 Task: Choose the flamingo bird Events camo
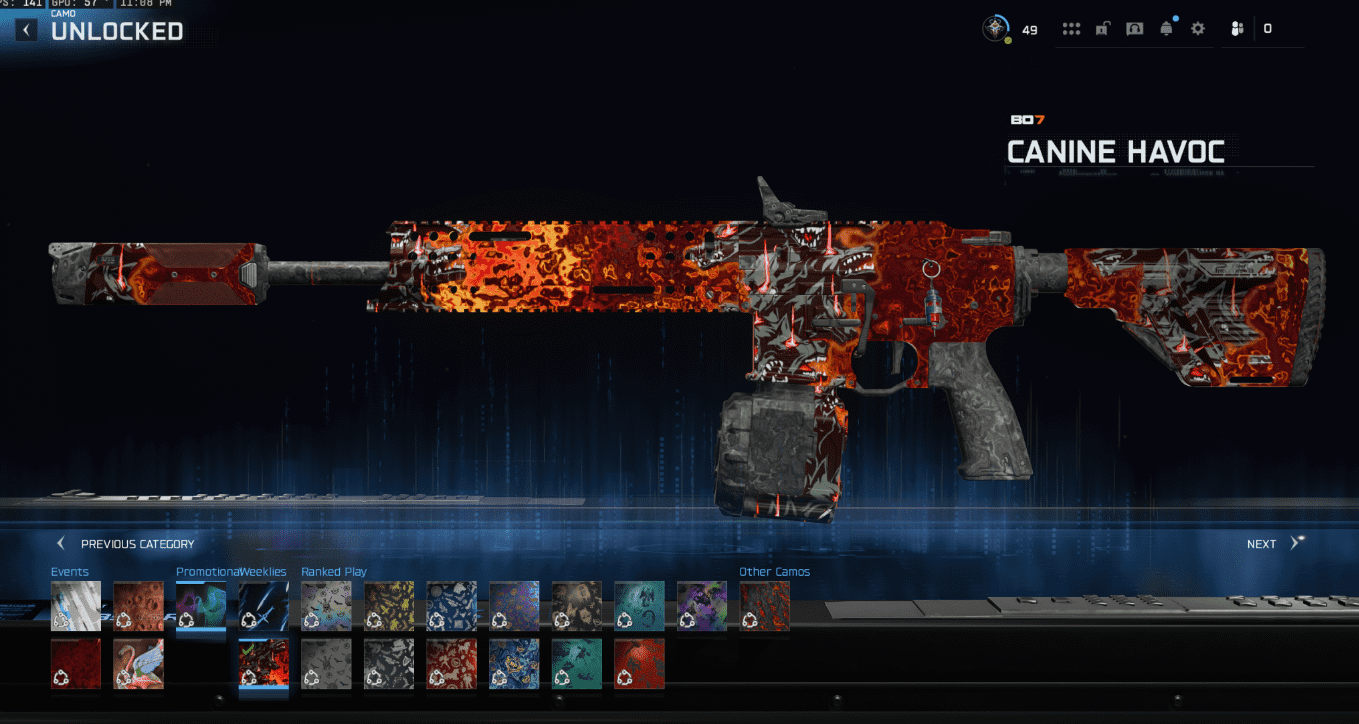[x=138, y=664]
